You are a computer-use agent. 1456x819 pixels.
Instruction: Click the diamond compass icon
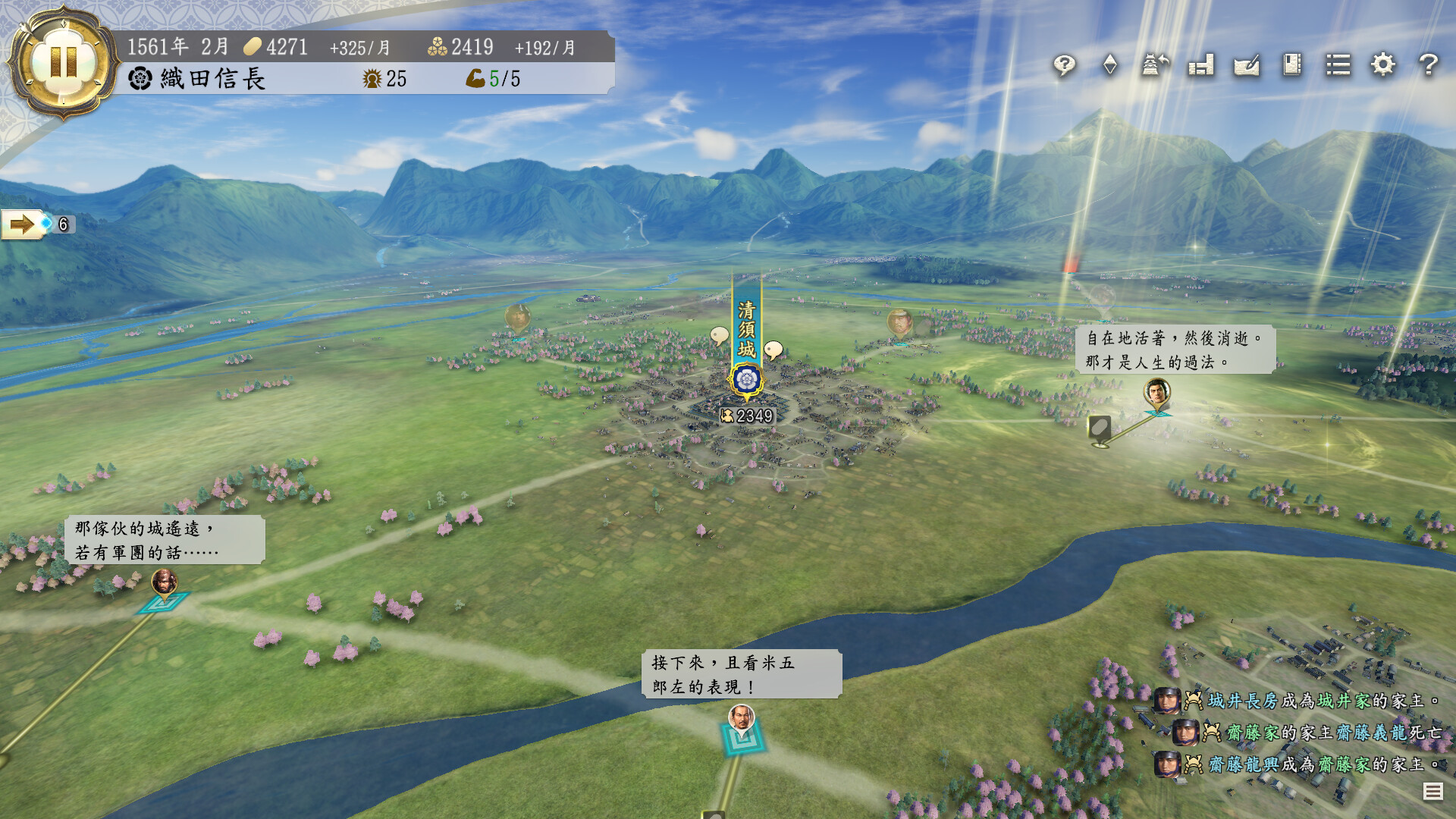(x=1109, y=65)
